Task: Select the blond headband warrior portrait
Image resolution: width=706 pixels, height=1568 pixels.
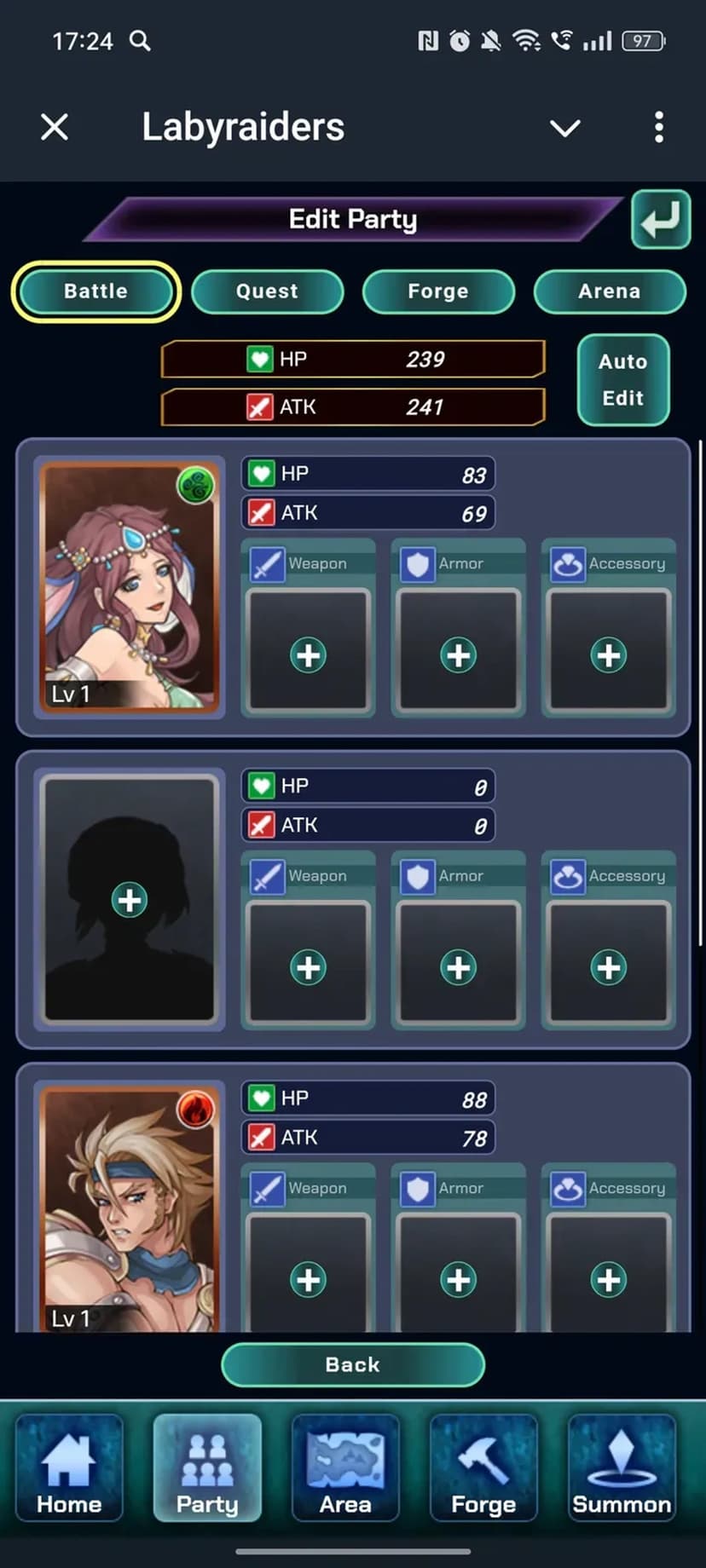Action: pos(130,1208)
